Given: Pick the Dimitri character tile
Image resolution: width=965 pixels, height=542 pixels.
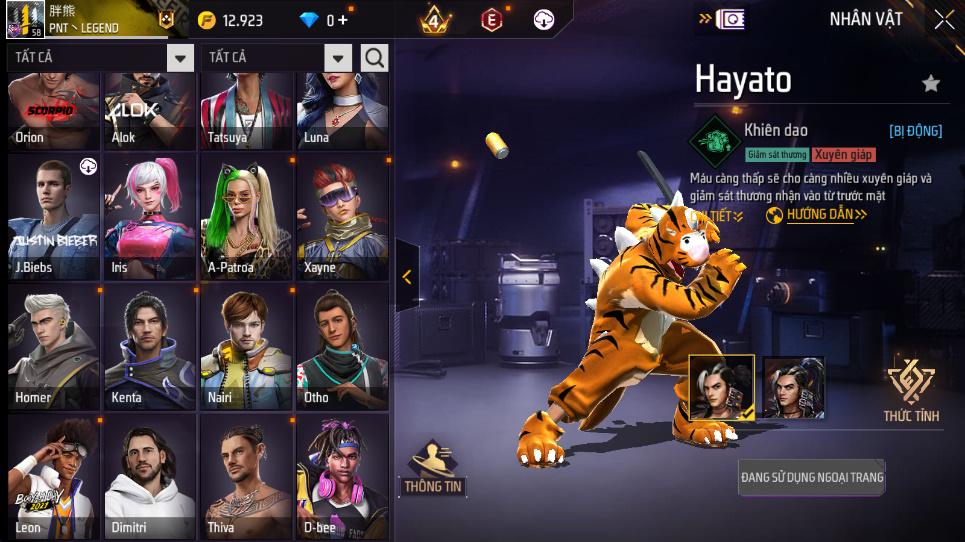Looking at the screenshot, I should coord(150,476).
